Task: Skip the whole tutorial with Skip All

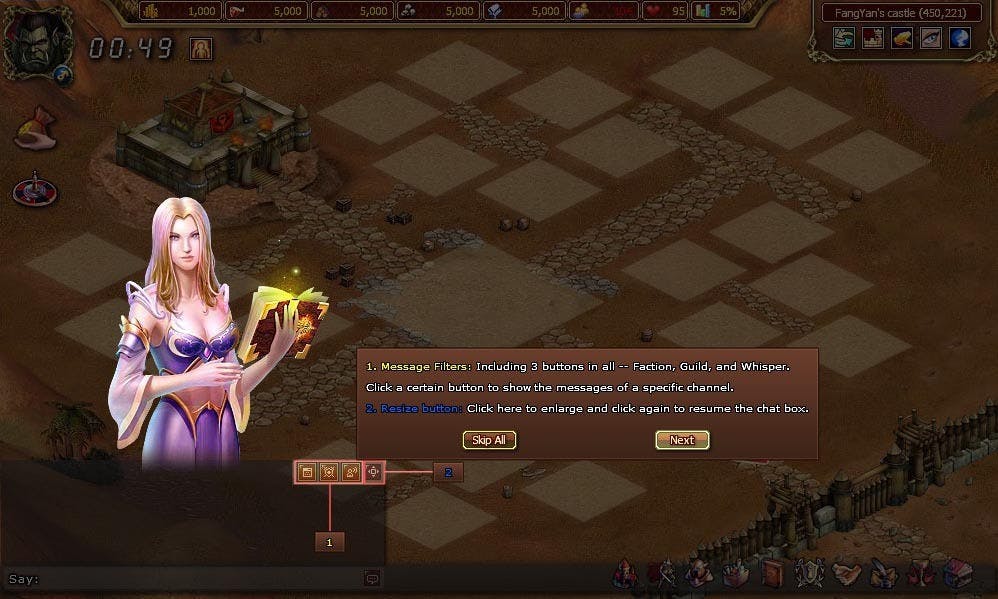Action: pos(489,440)
